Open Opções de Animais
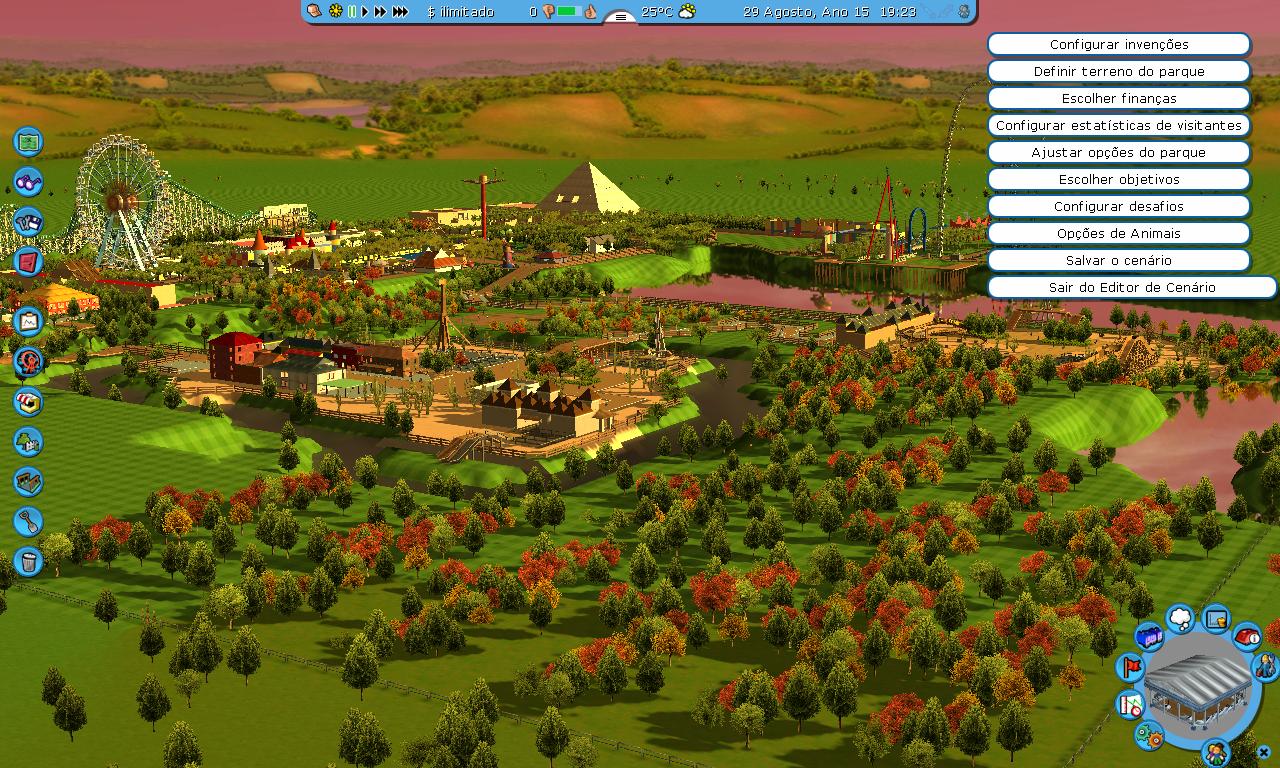This screenshot has height=768, width=1280. pyautogui.click(x=1118, y=233)
